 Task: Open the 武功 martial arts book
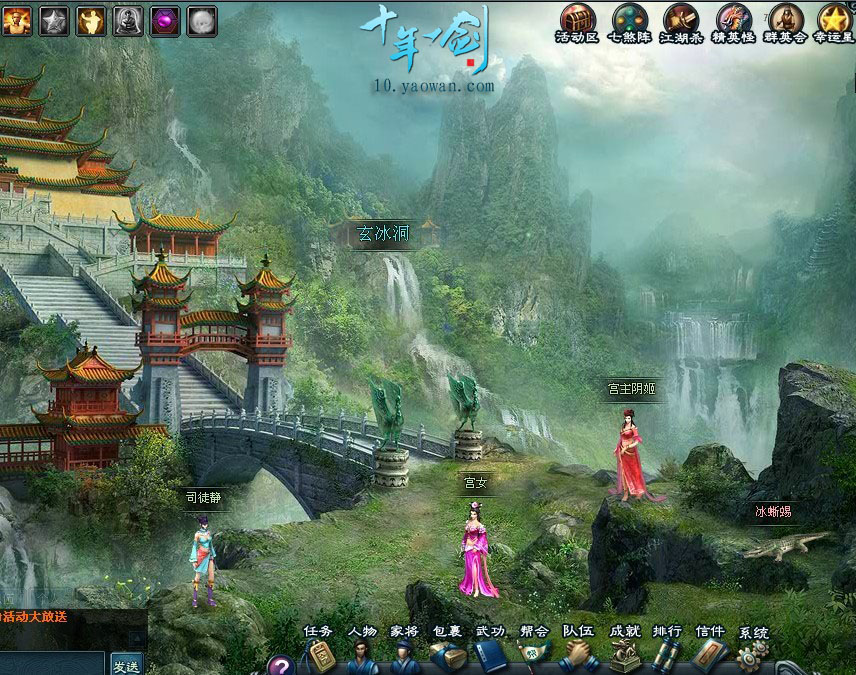(x=491, y=656)
